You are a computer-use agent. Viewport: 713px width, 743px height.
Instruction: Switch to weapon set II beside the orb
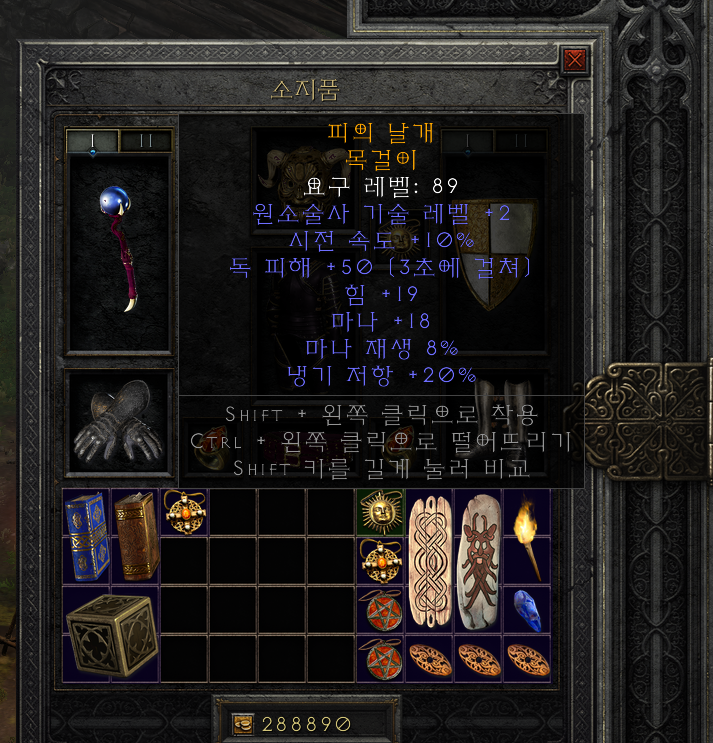pos(146,141)
